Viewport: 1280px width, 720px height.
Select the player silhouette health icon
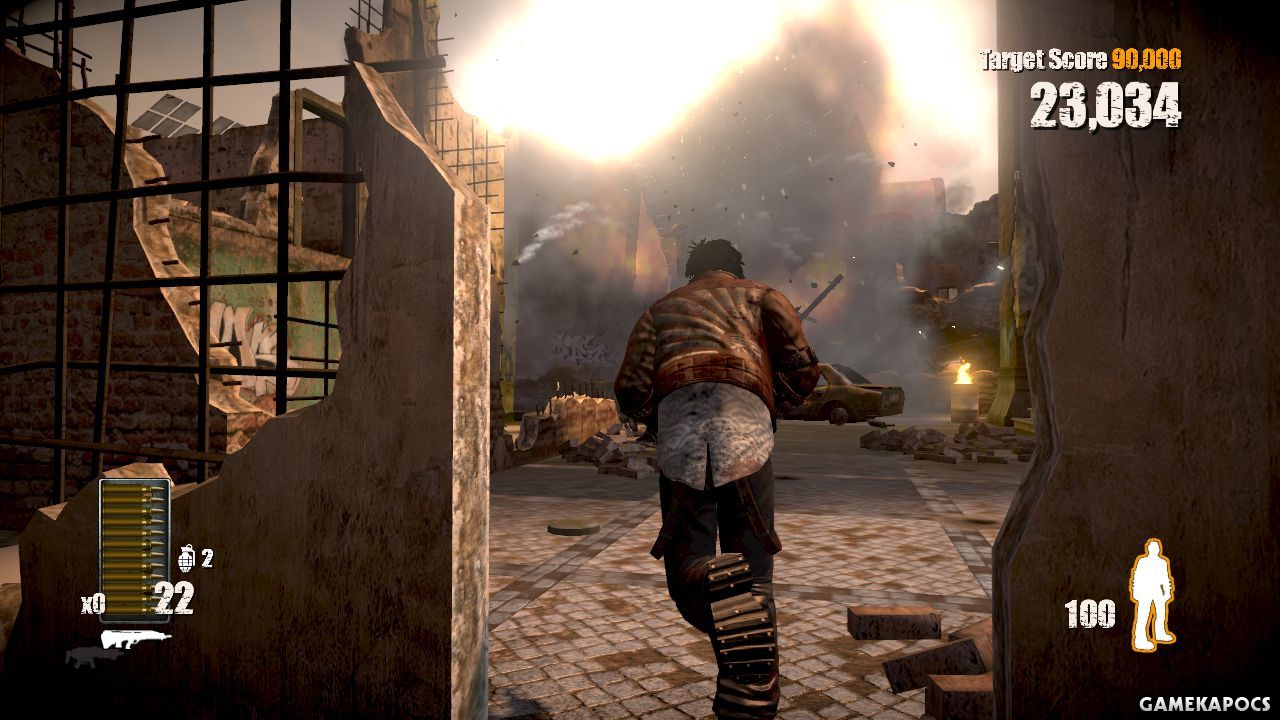click(x=1151, y=595)
